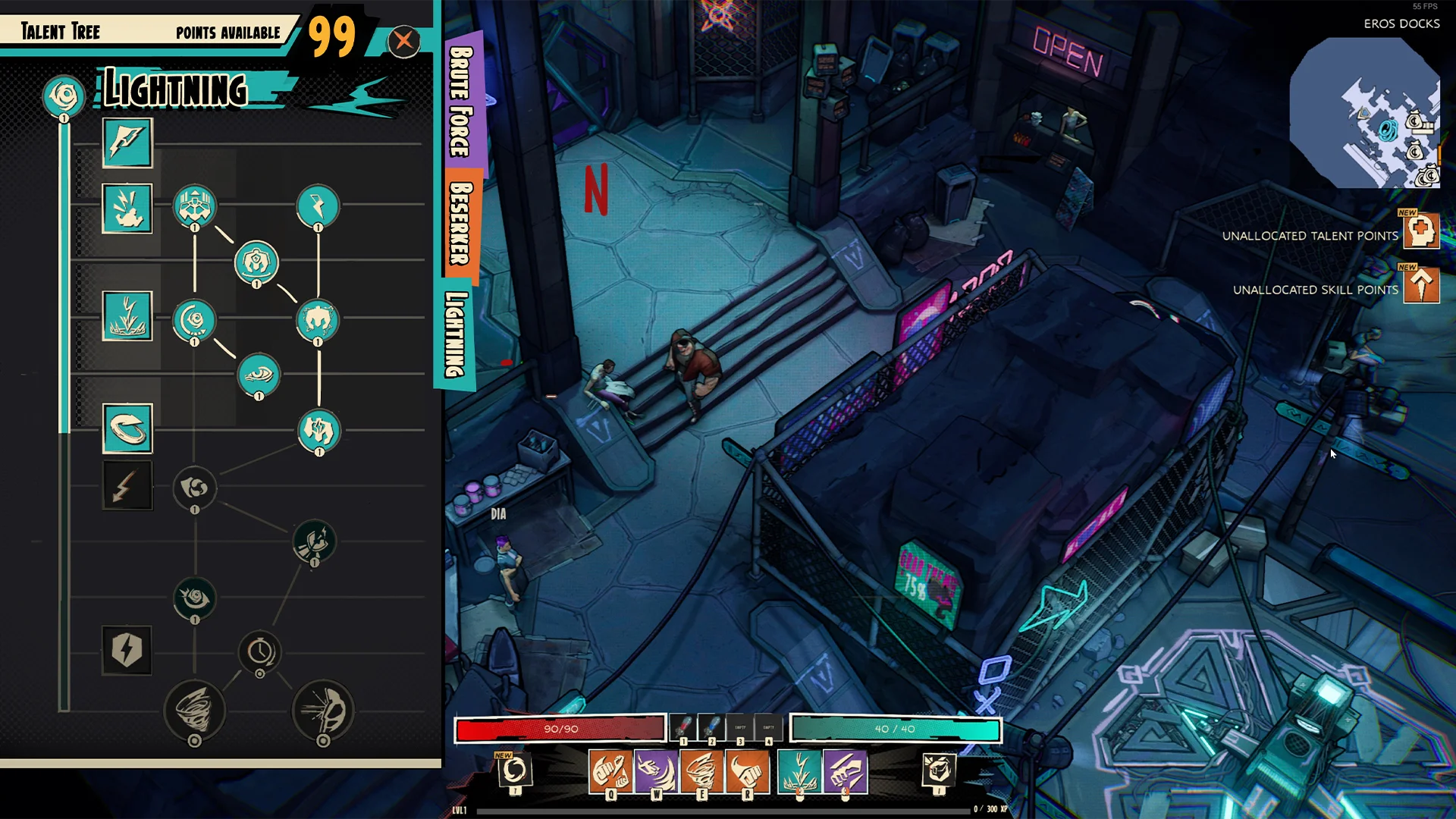This screenshot has height=819, width=1456.
Task: Open Unallocated Skill Points notification
Action: (1421, 286)
